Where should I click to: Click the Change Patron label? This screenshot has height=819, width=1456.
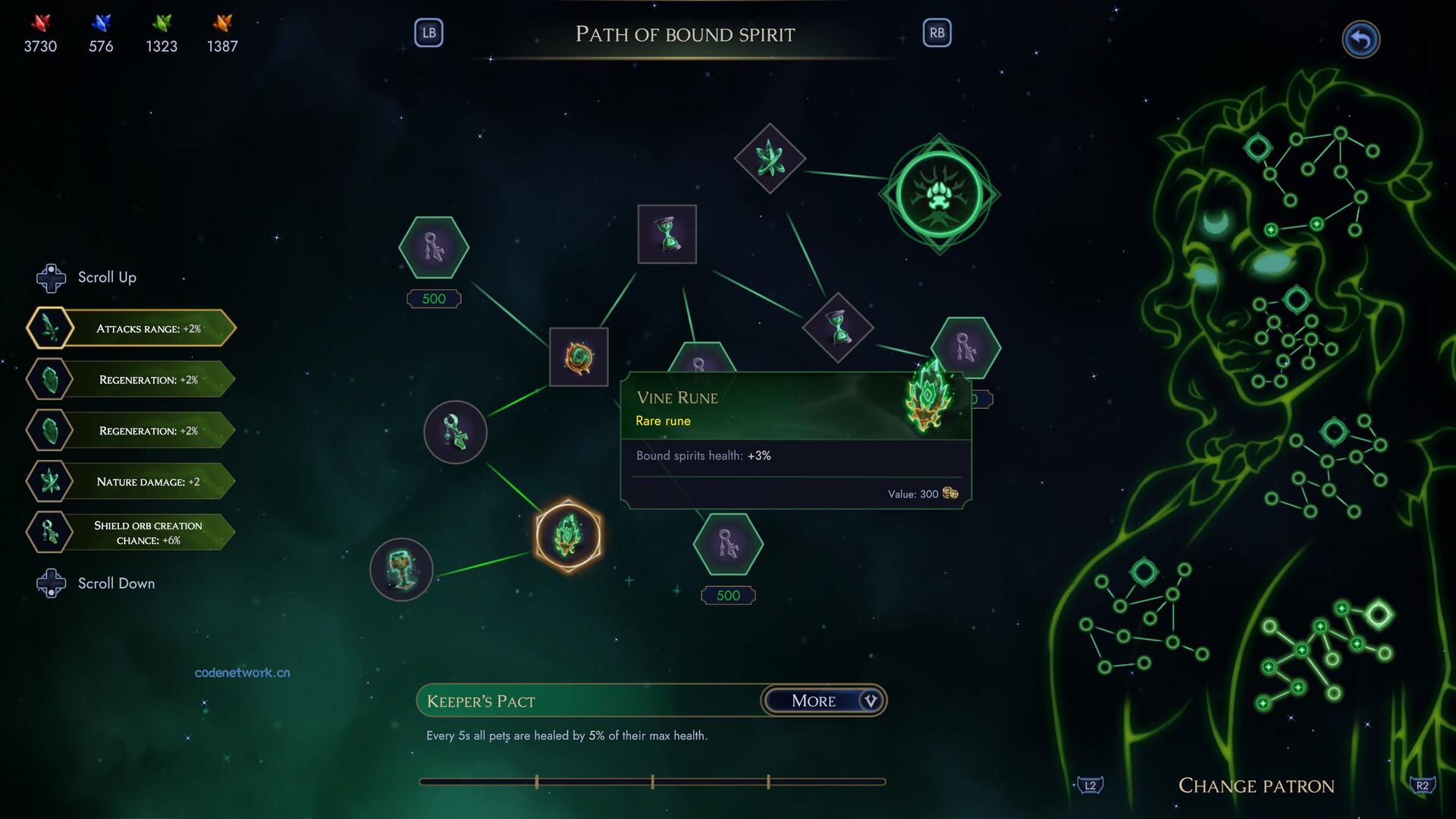pyautogui.click(x=1256, y=786)
